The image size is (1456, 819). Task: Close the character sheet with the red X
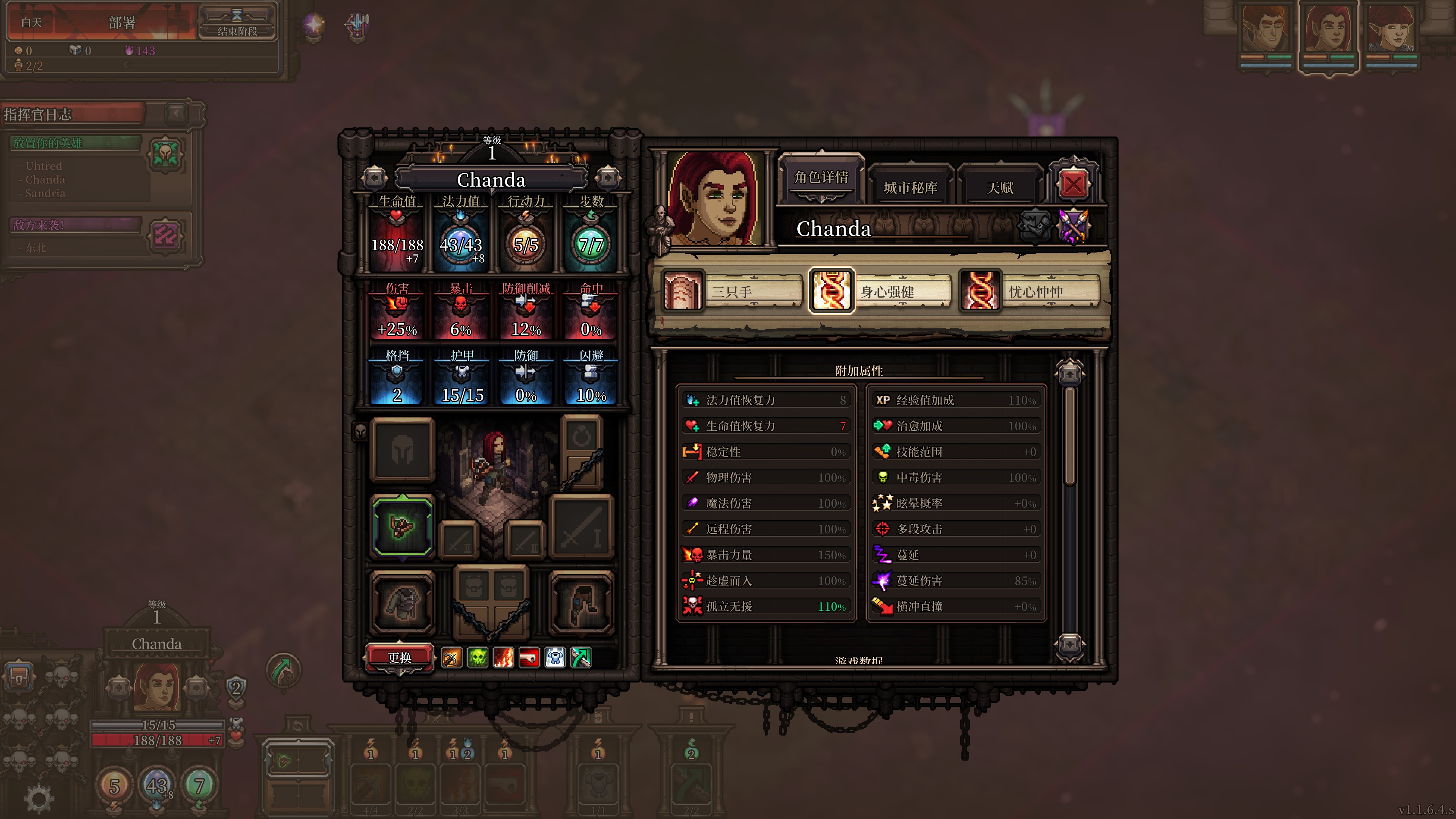coord(1073,184)
